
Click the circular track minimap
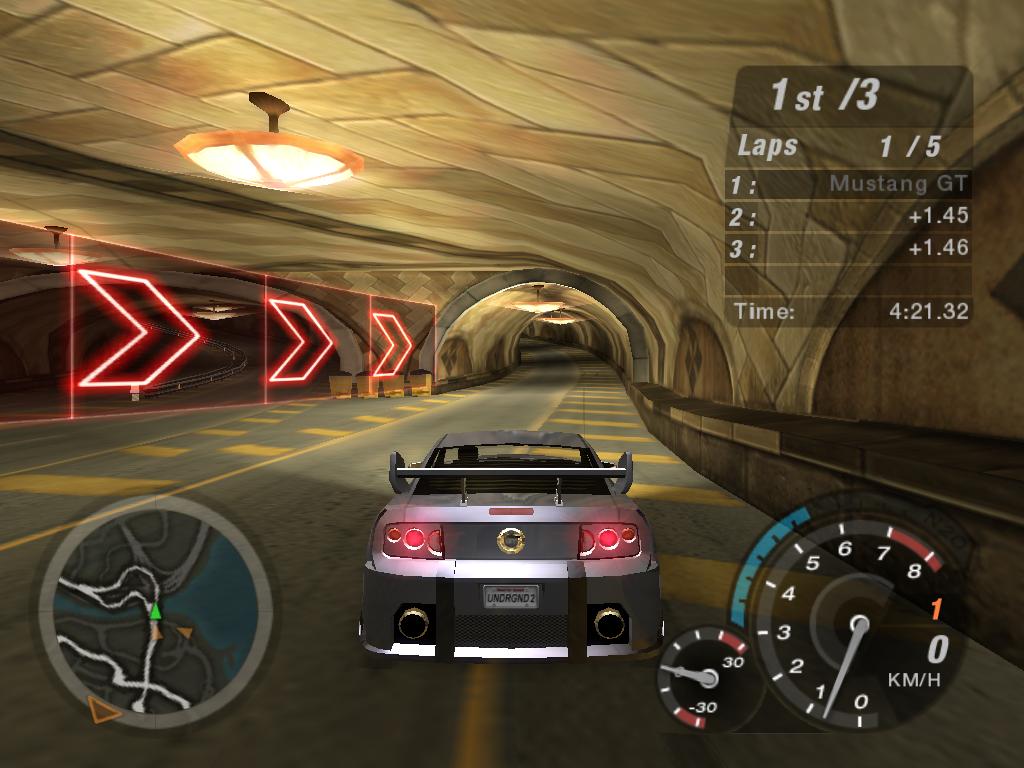(x=155, y=612)
